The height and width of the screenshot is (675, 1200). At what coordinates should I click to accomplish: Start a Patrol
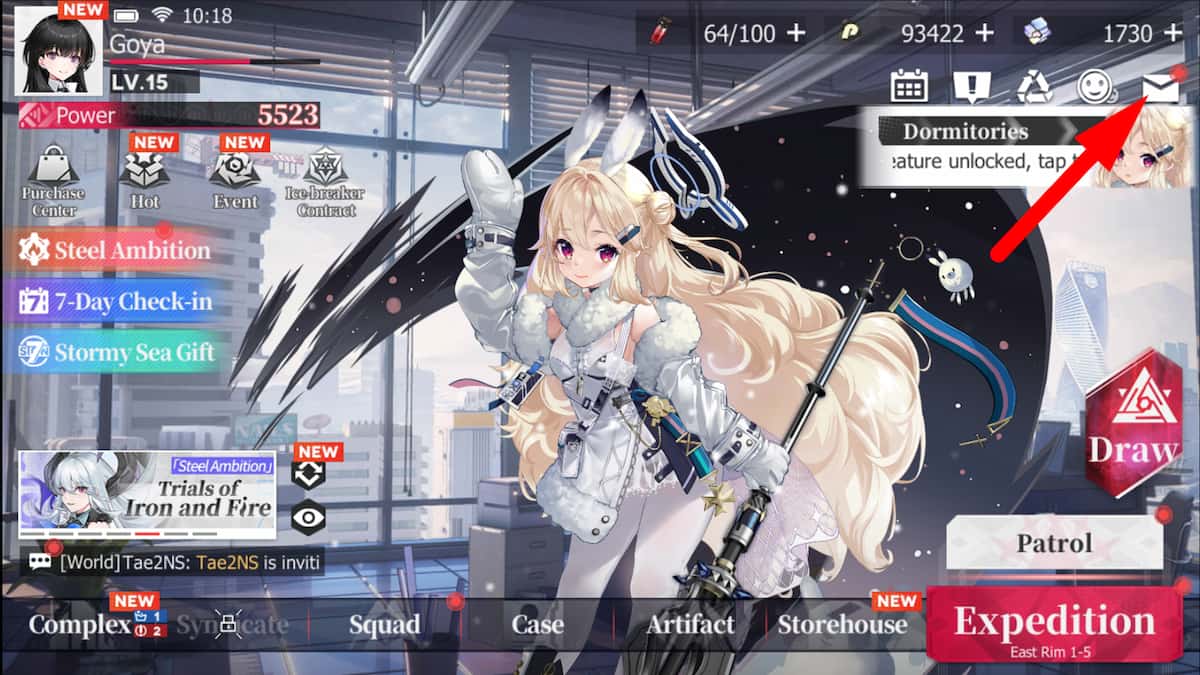tap(1054, 545)
